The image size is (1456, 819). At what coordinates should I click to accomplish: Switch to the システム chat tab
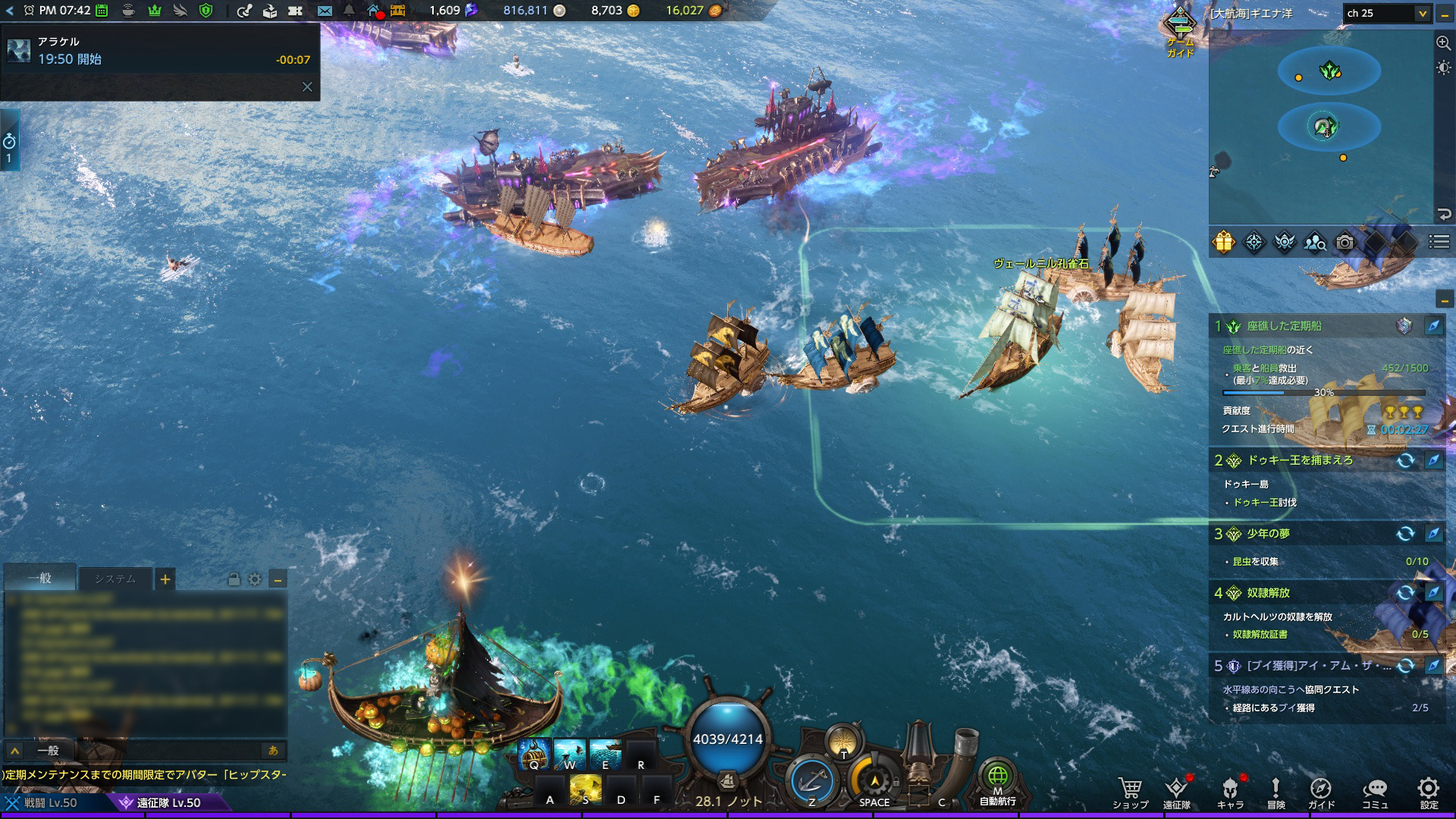coord(115,579)
